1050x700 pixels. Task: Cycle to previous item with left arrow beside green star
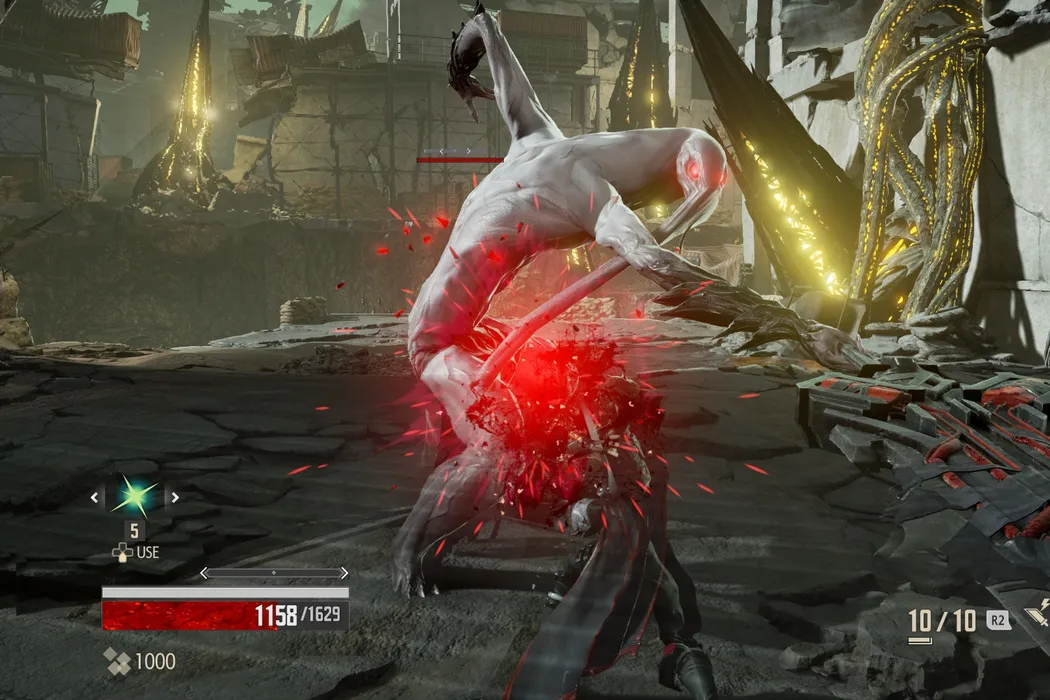96,496
